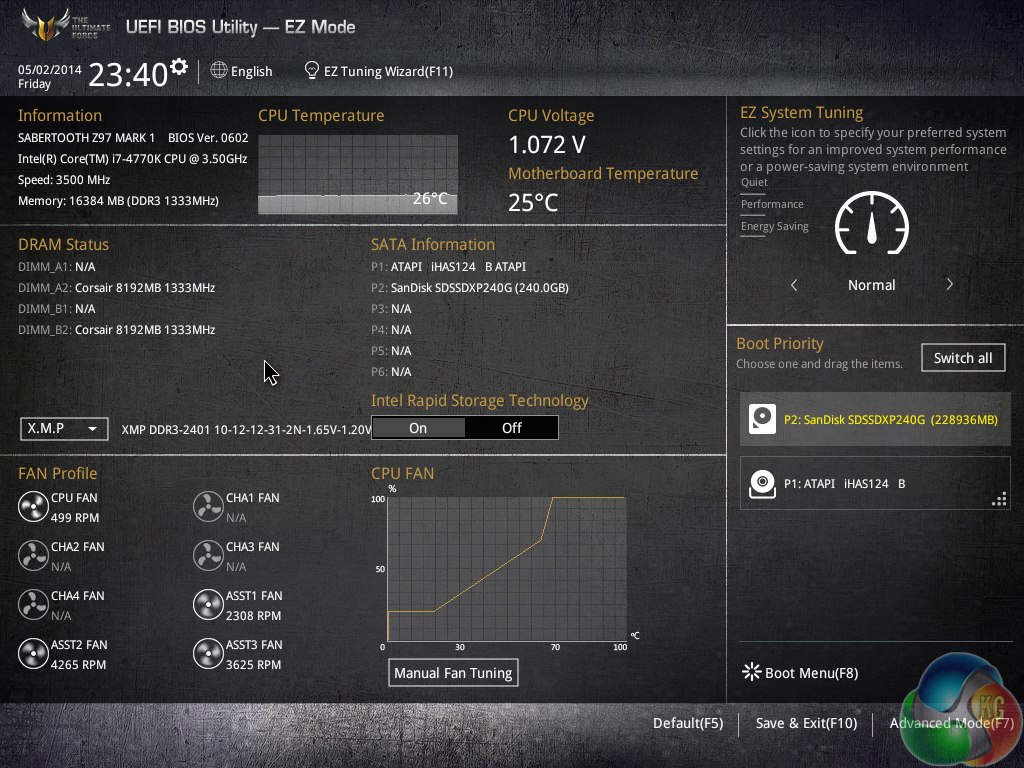This screenshot has width=1024, height=768.
Task: Click Switch all in Boot Priority
Action: [x=962, y=358]
